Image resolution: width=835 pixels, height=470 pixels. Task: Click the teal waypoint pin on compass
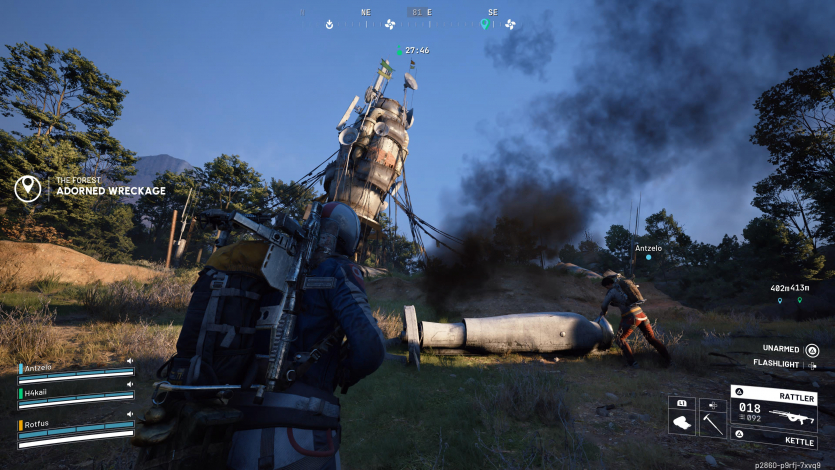pos(484,24)
